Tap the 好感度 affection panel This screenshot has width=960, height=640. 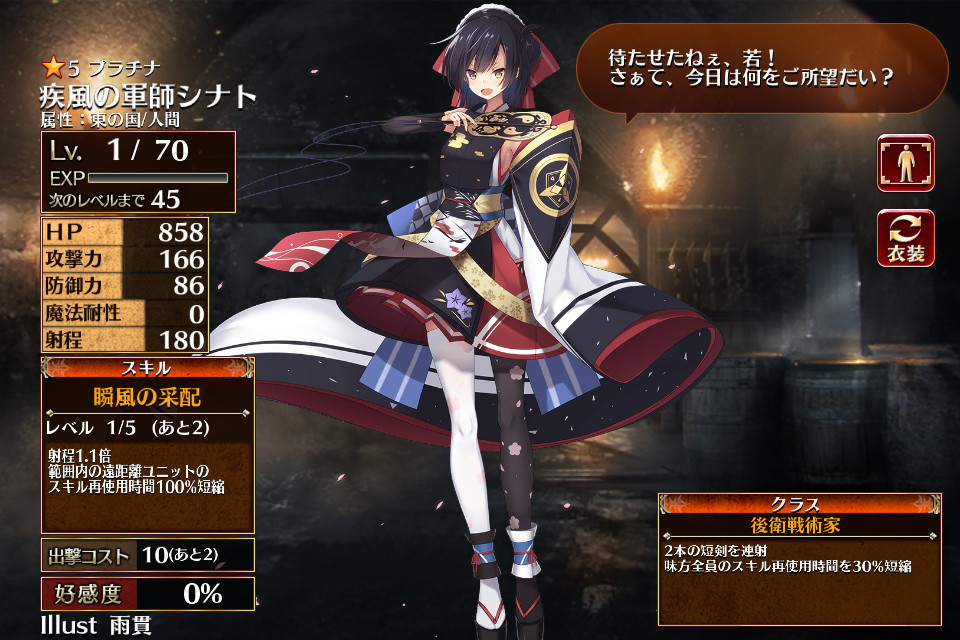click(147, 594)
